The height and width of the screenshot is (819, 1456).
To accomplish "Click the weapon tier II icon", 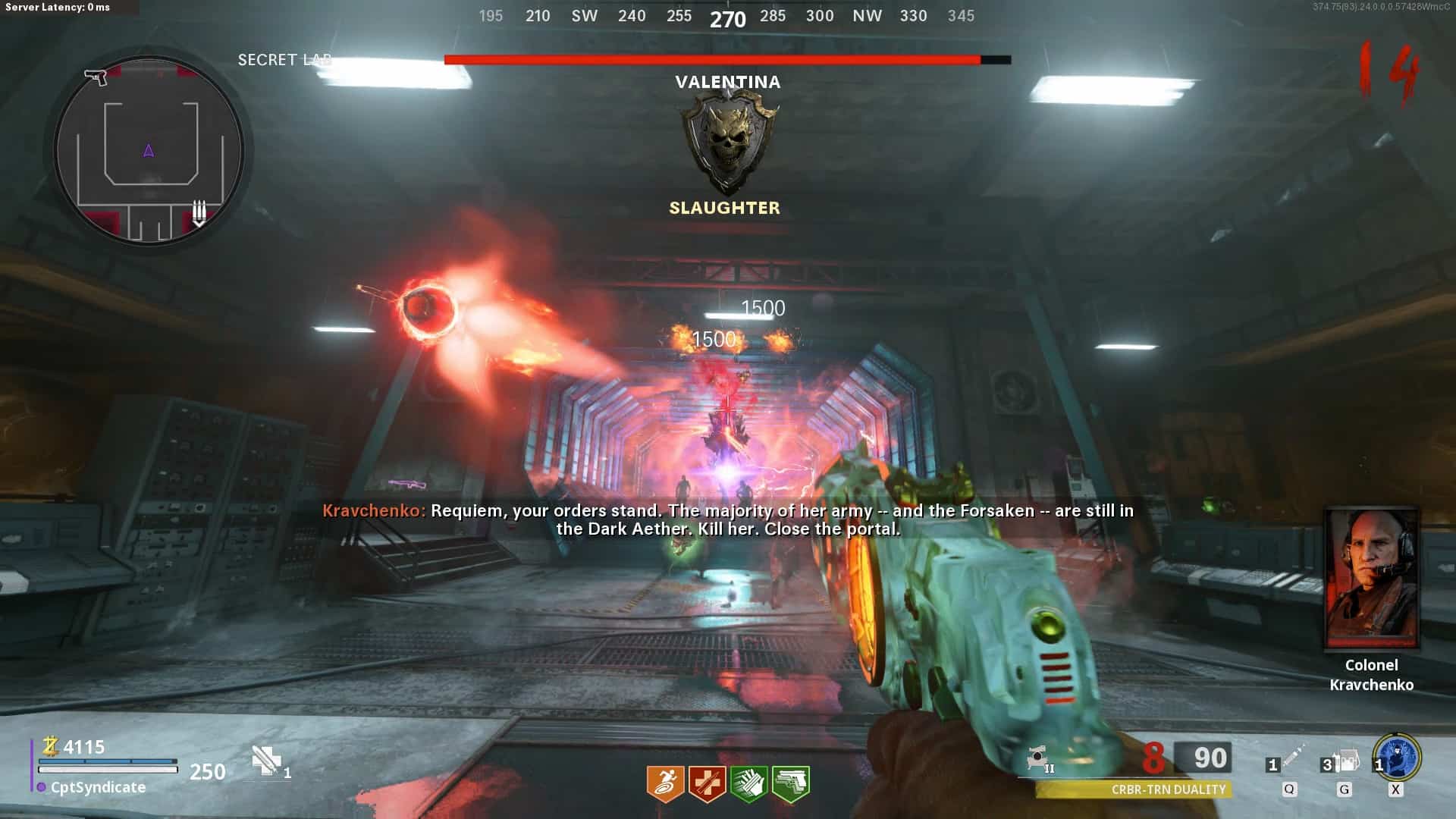I will 1040,759.
